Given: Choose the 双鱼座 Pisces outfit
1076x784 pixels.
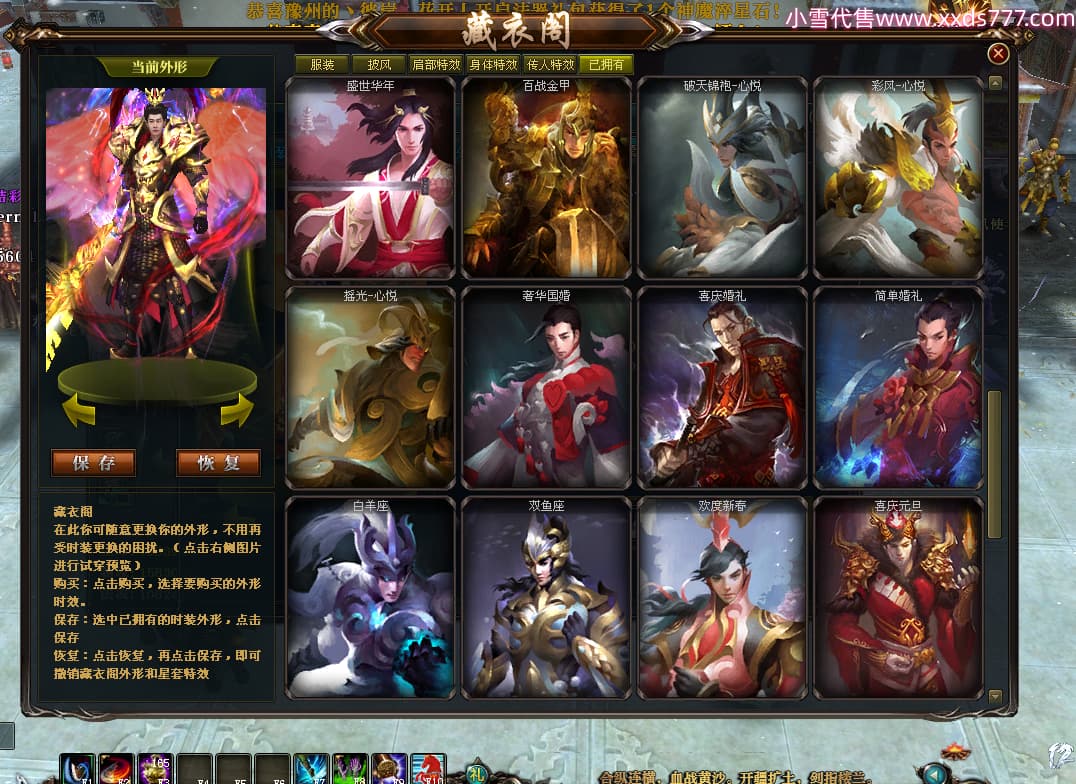Looking at the screenshot, I should [x=546, y=600].
